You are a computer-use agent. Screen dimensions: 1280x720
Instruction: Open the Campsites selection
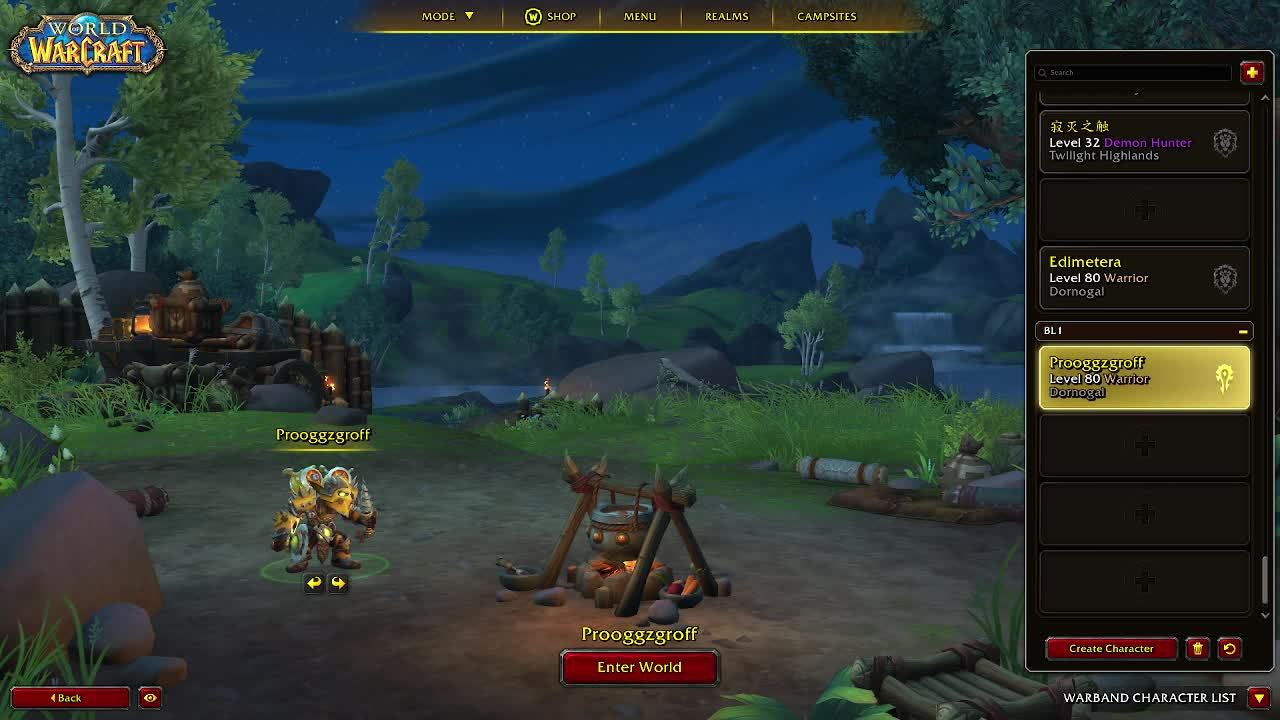click(x=826, y=16)
